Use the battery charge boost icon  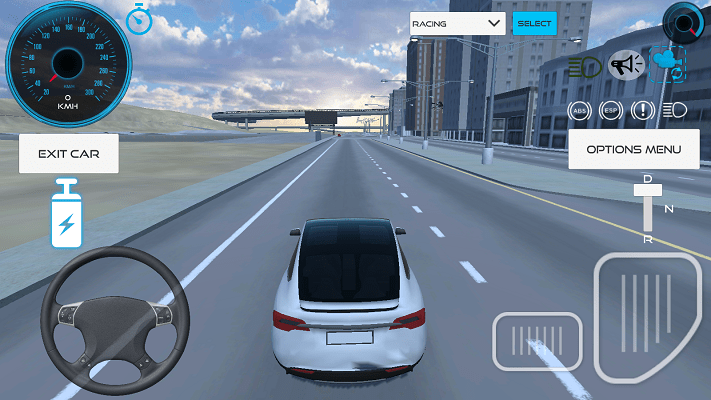coord(67,213)
